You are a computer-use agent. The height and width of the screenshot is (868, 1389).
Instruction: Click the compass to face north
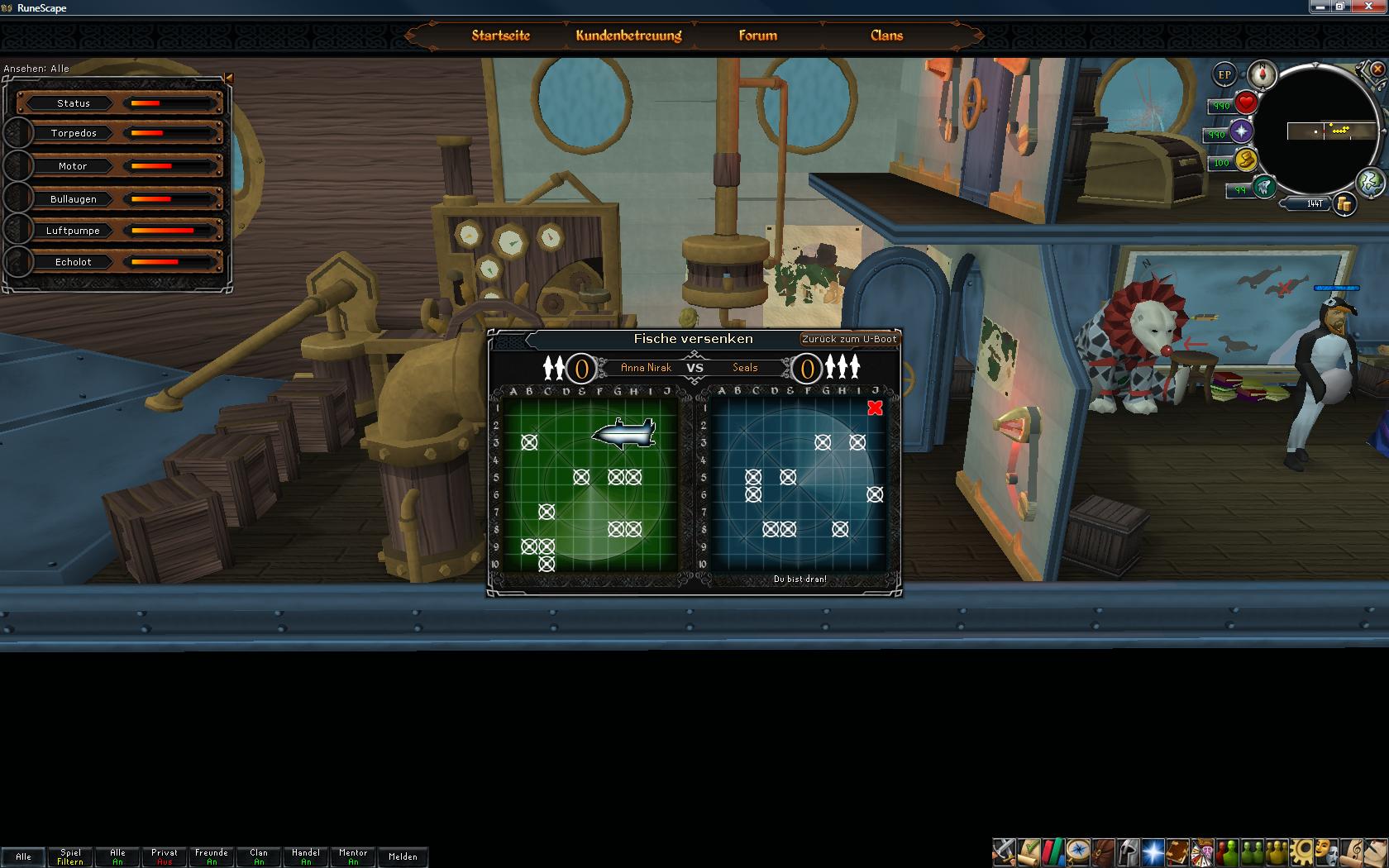1263,74
